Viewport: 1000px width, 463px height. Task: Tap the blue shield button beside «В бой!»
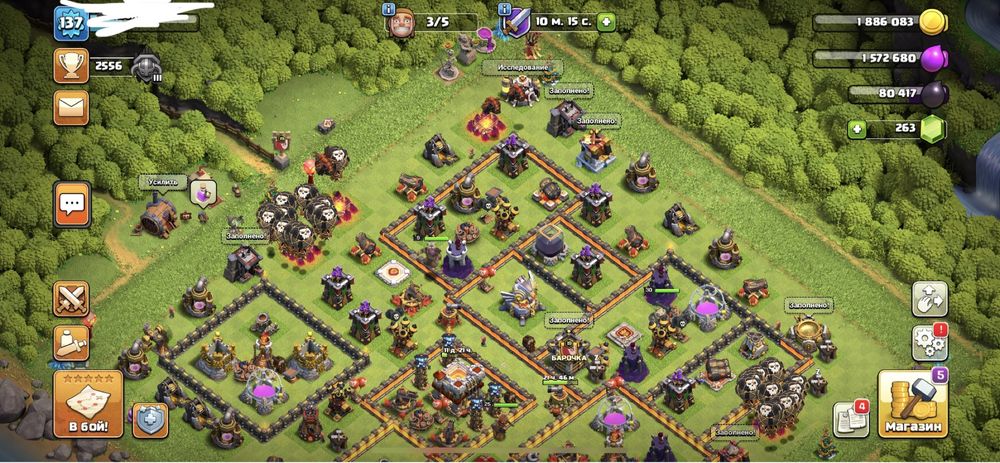148,417
